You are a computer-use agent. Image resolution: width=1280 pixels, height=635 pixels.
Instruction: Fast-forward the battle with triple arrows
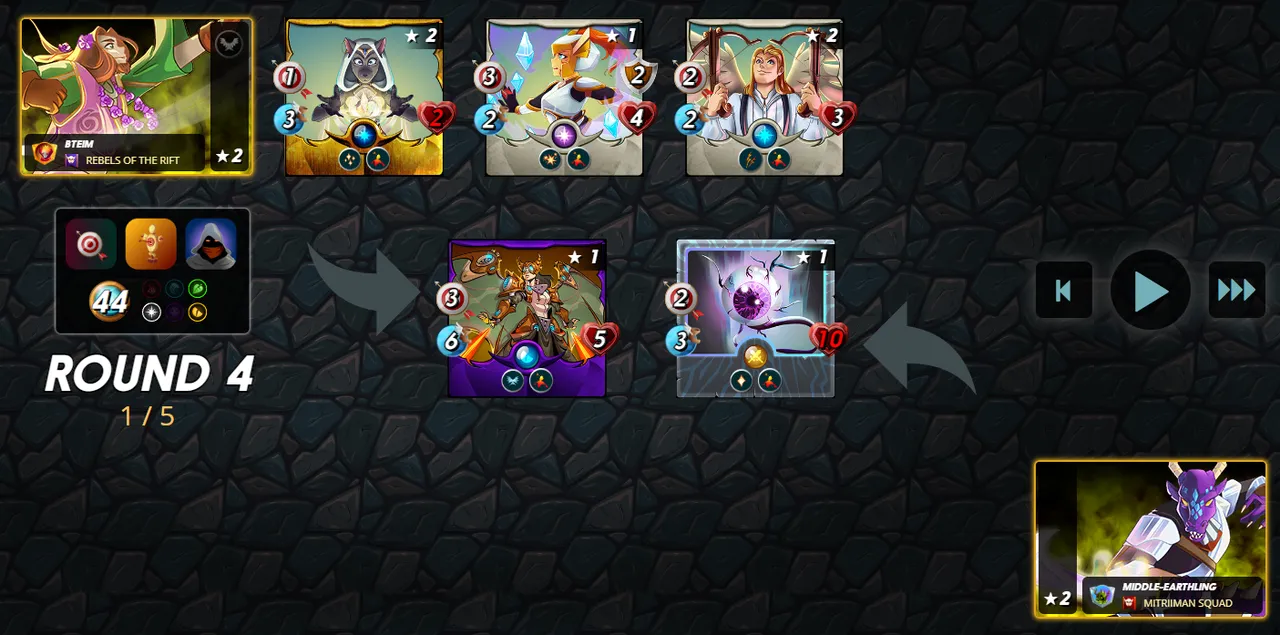point(1237,290)
